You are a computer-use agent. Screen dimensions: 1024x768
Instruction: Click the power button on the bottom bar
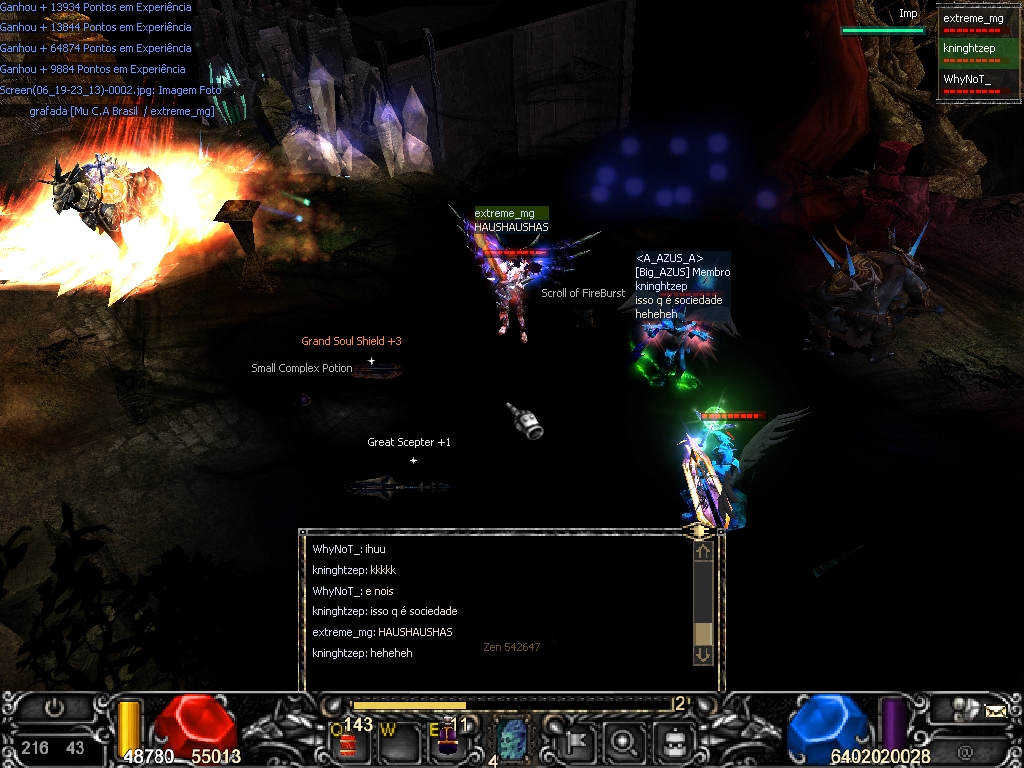pyautogui.click(x=55, y=708)
